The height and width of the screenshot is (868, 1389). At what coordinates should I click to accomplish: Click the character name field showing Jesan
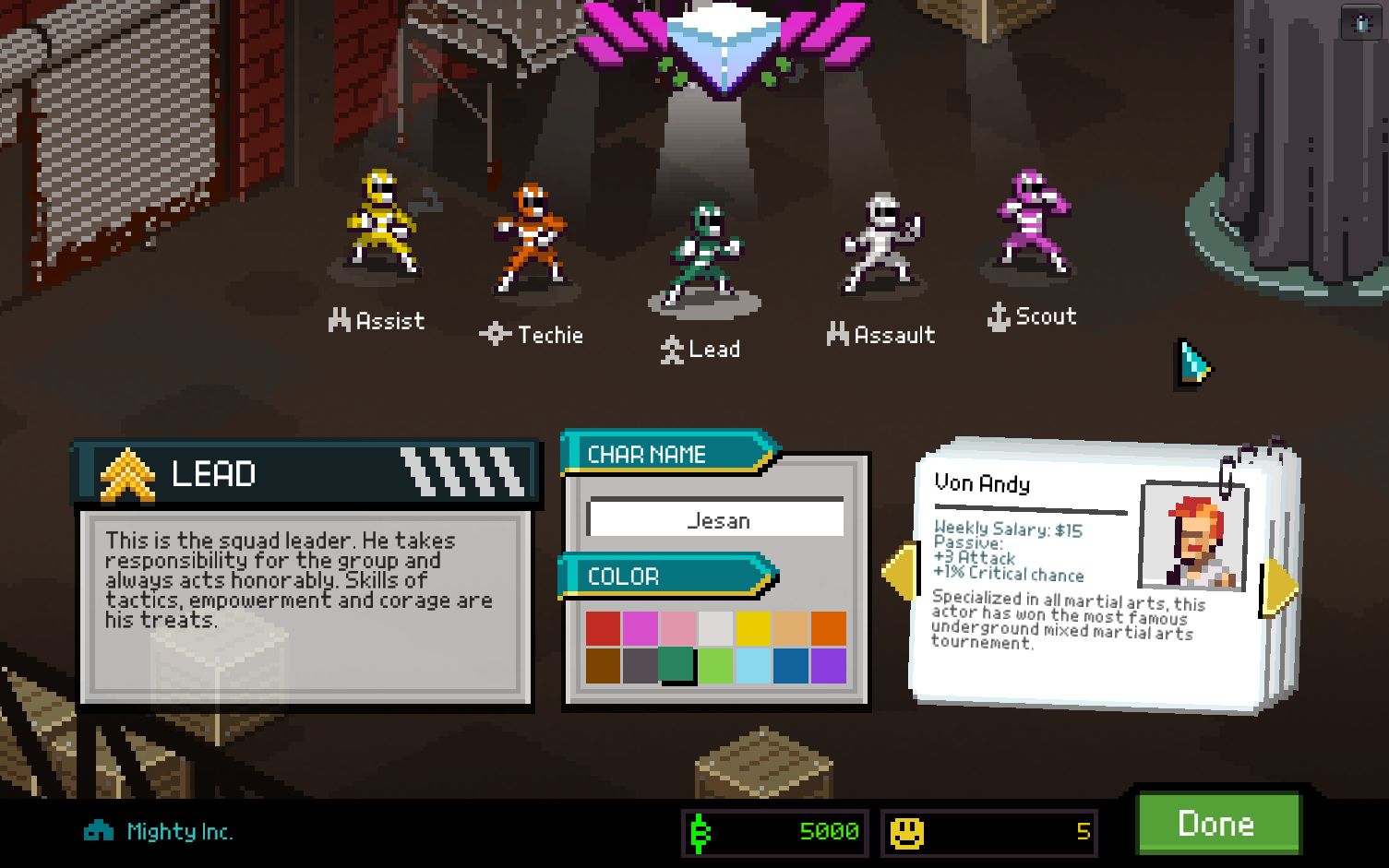tap(716, 520)
